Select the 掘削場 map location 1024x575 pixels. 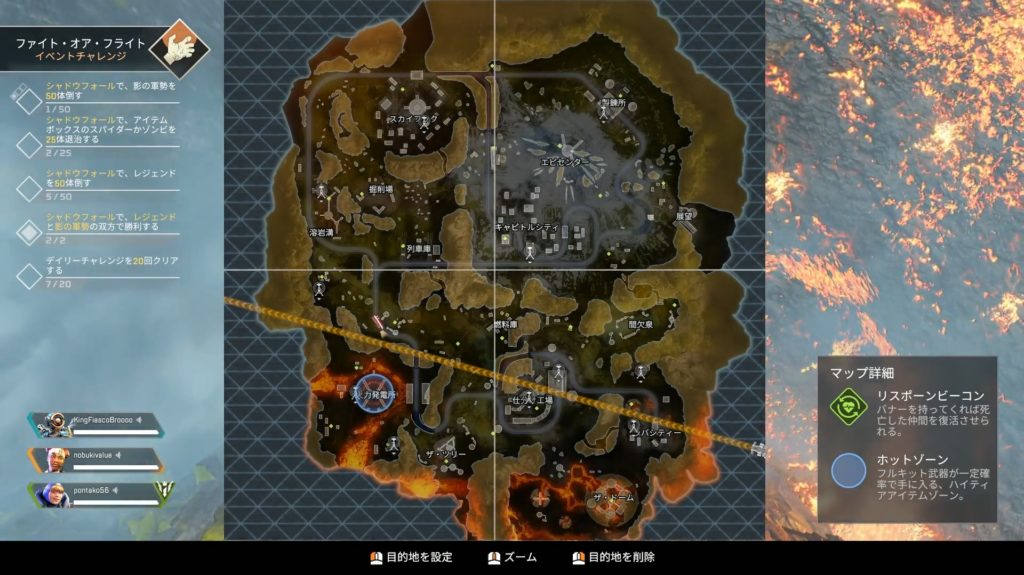click(x=382, y=188)
